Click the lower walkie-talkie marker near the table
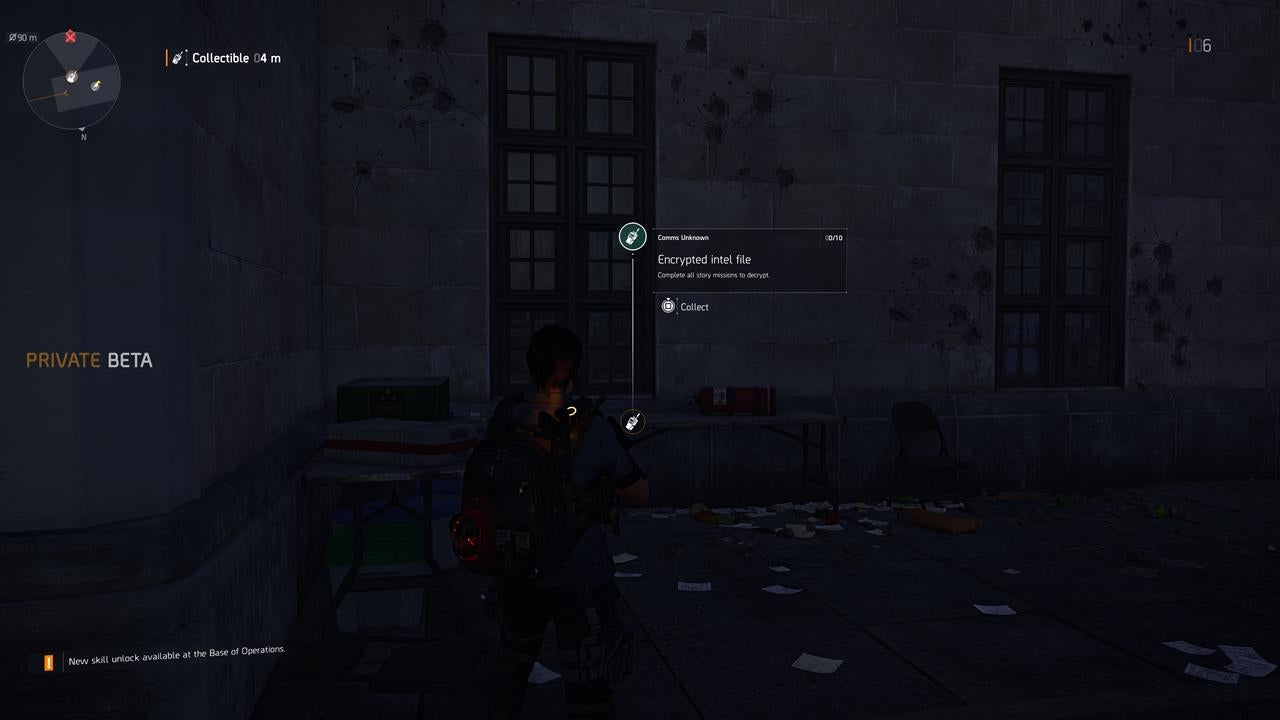 point(632,421)
